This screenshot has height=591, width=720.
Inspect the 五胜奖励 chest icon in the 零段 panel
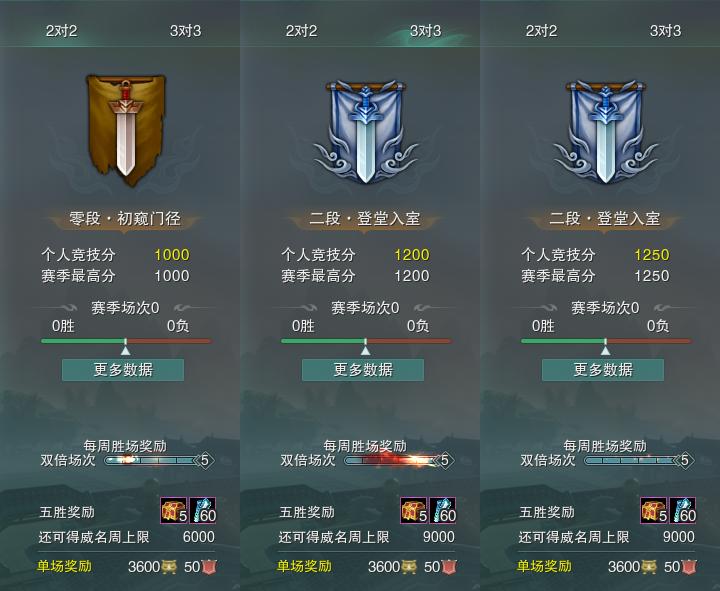tap(173, 511)
